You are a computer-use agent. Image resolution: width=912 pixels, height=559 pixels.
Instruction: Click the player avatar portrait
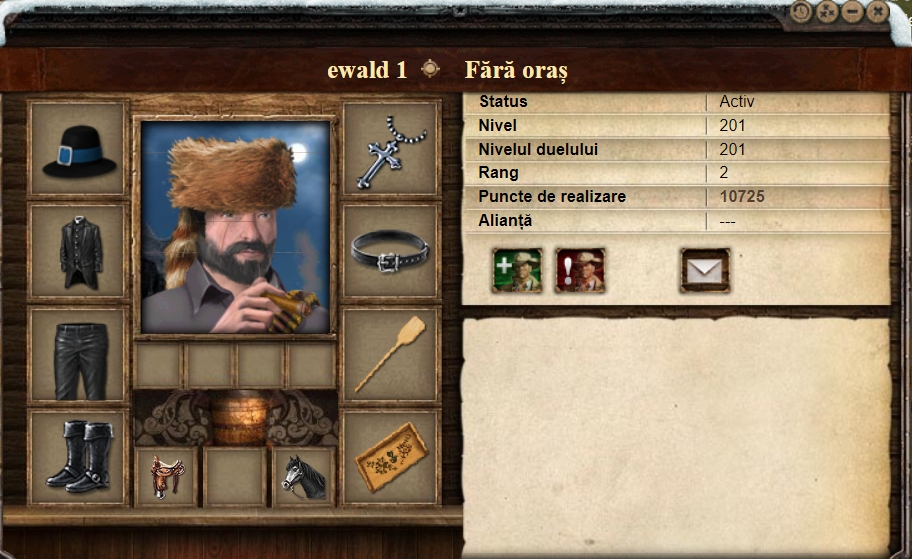[x=236, y=227]
